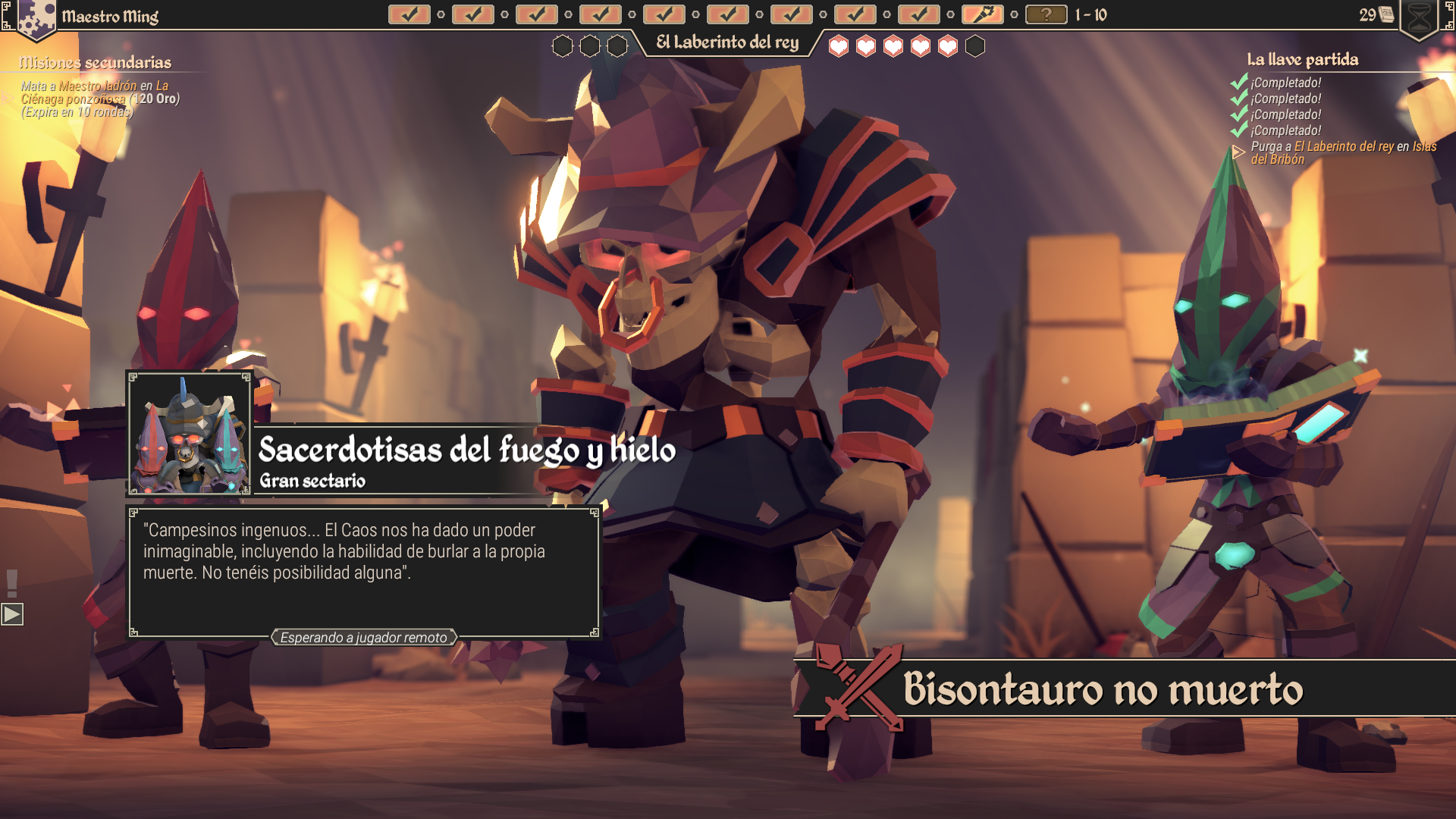Select the torch encounter slot
1456x819 pixels.
[x=982, y=14]
